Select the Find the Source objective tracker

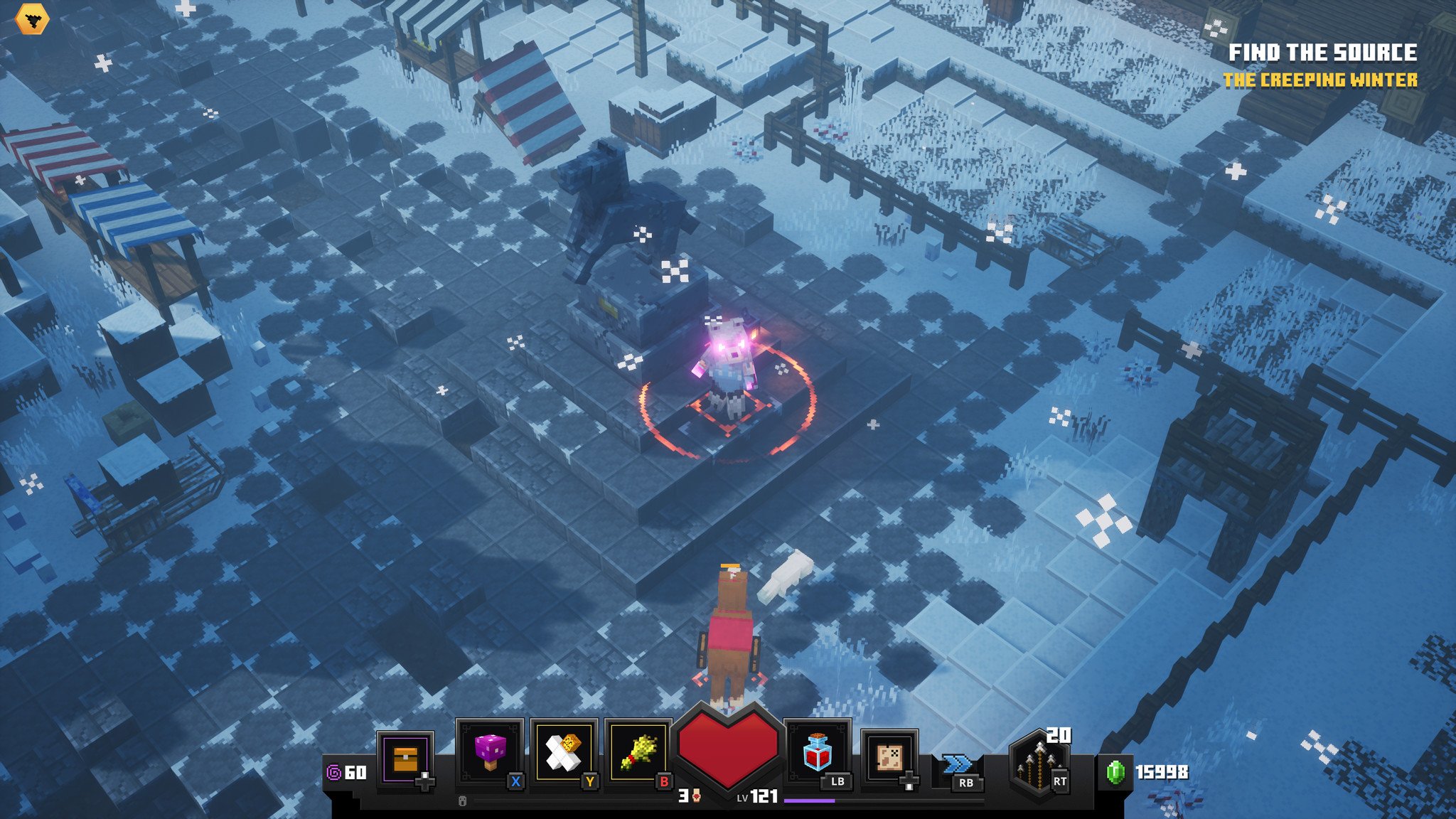click(x=1322, y=53)
